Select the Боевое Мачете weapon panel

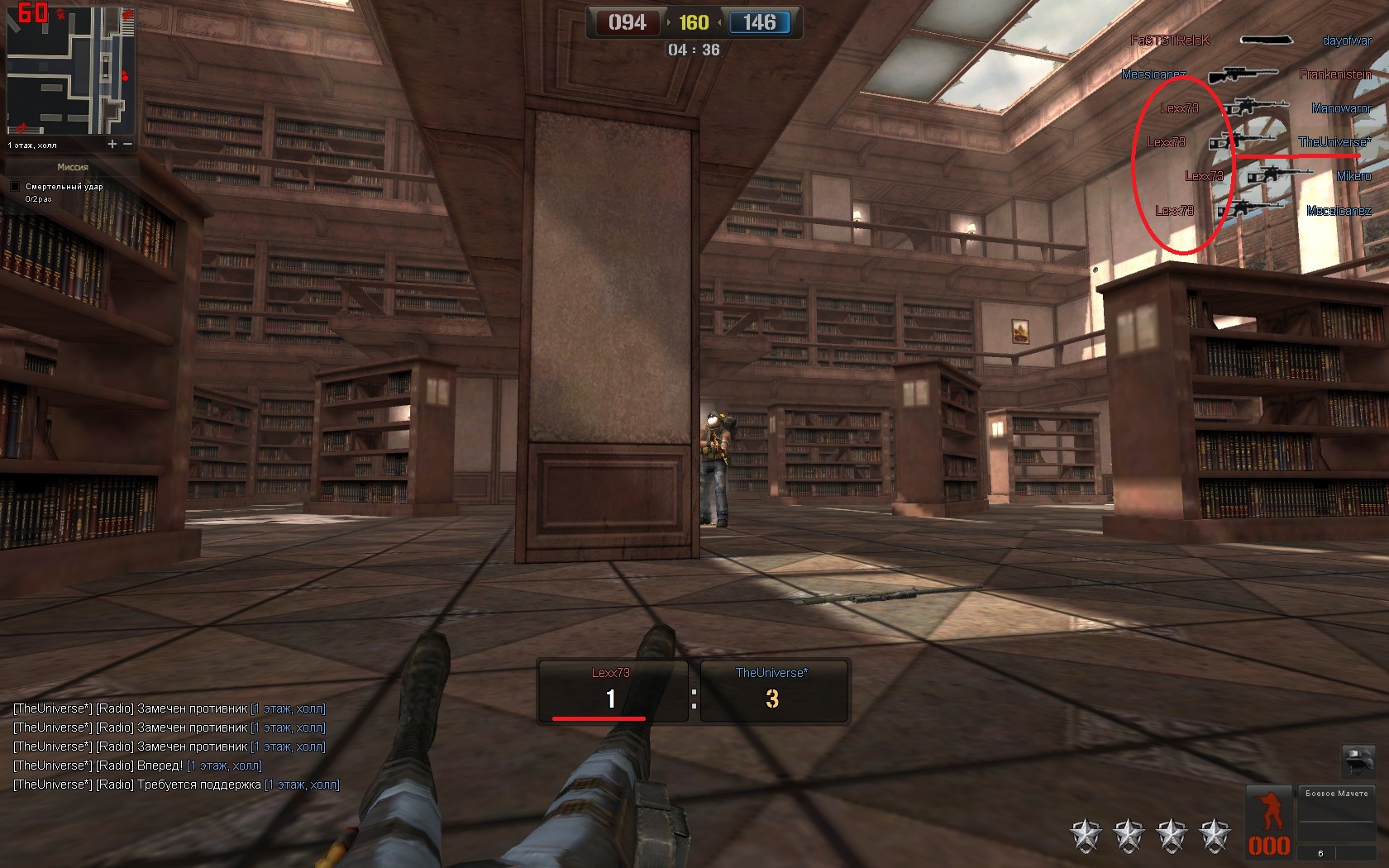[x=1336, y=813]
